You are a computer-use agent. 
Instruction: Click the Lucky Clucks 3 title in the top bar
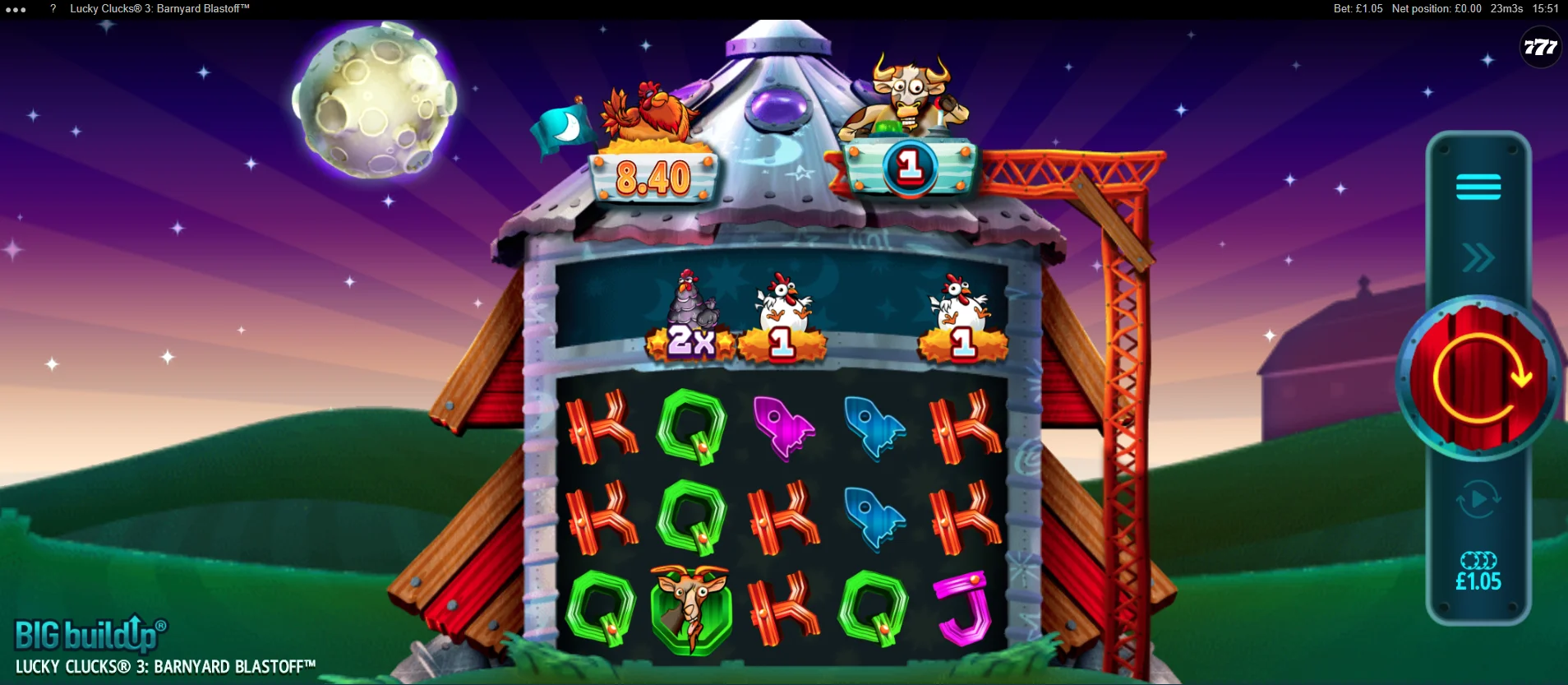(x=159, y=8)
